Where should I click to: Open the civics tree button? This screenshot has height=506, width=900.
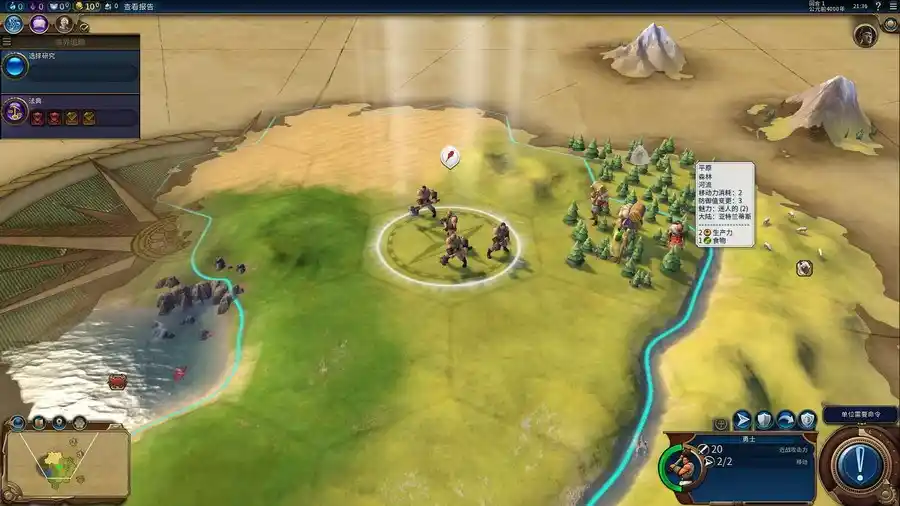[41, 23]
